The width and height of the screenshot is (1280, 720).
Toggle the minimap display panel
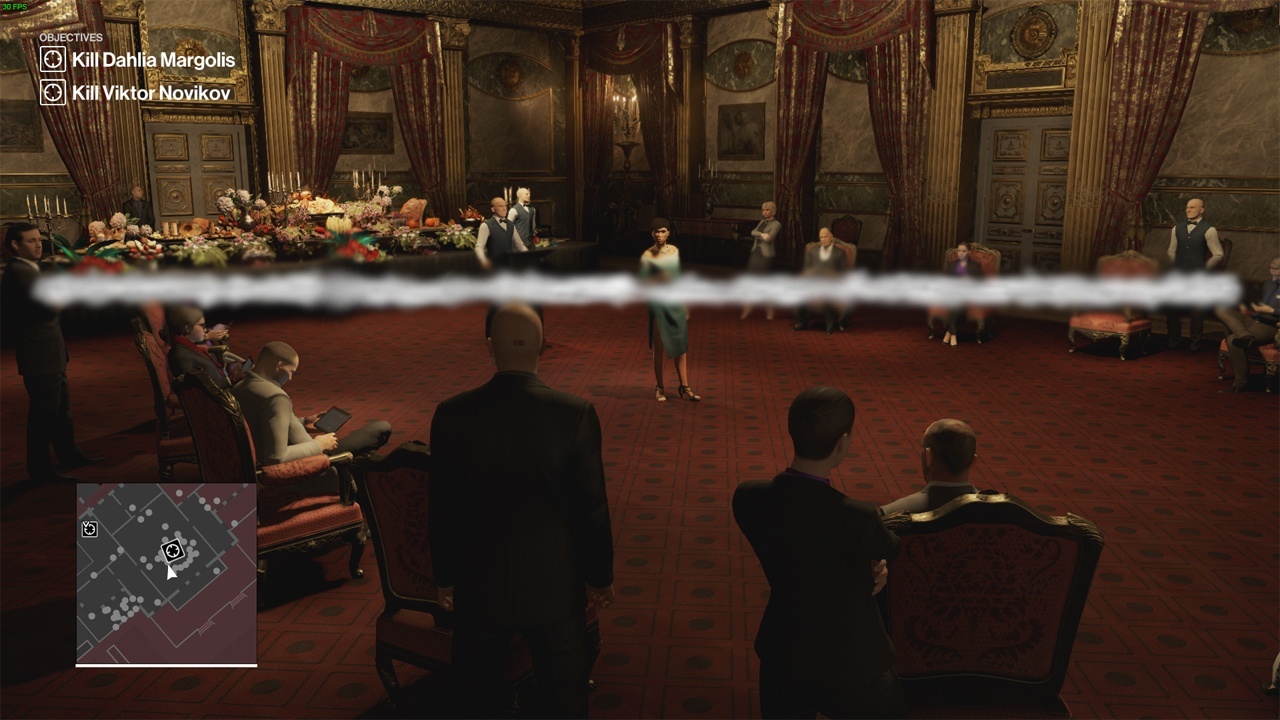165,575
